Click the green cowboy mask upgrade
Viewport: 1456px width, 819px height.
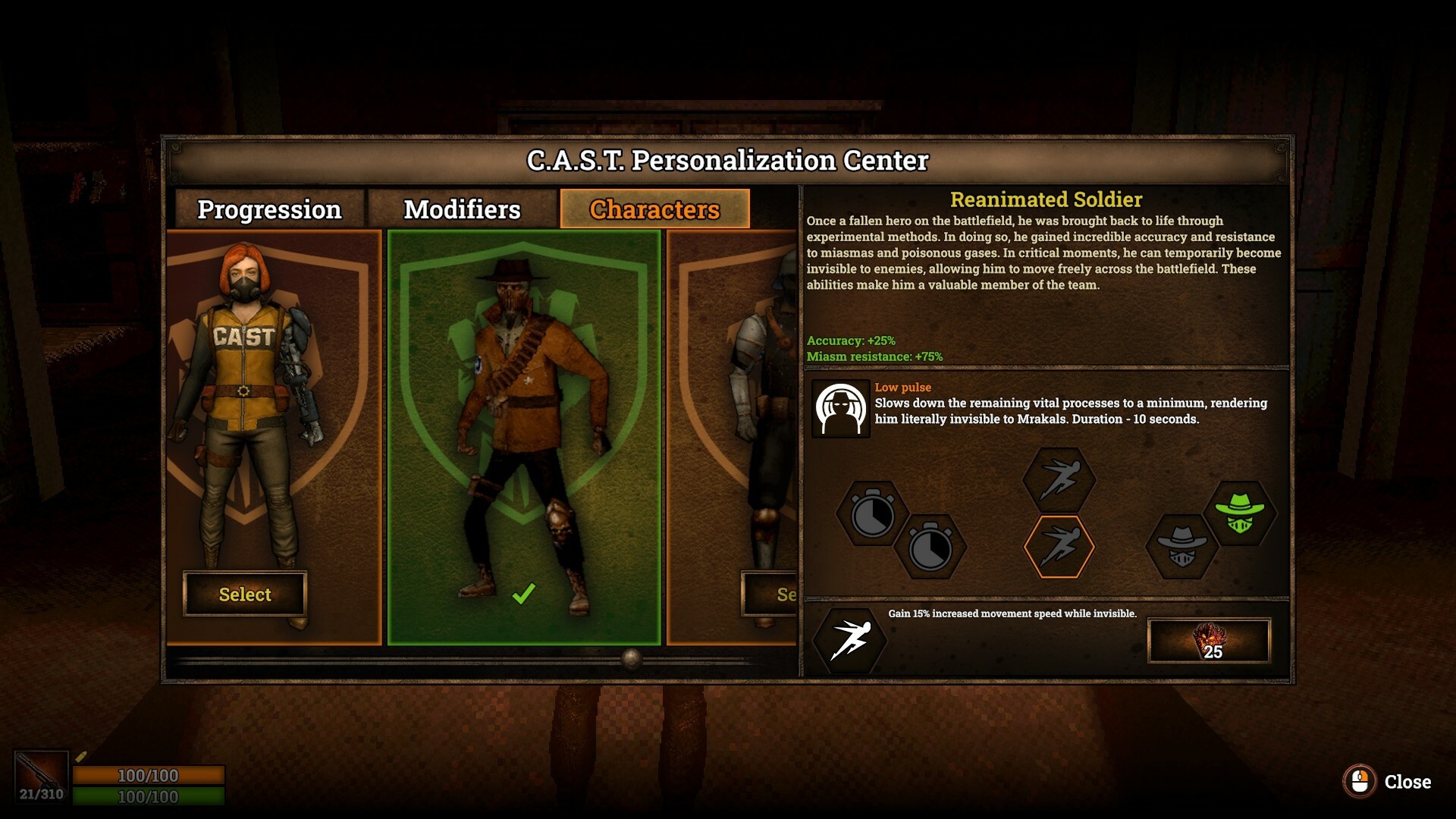click(1239, 514)
